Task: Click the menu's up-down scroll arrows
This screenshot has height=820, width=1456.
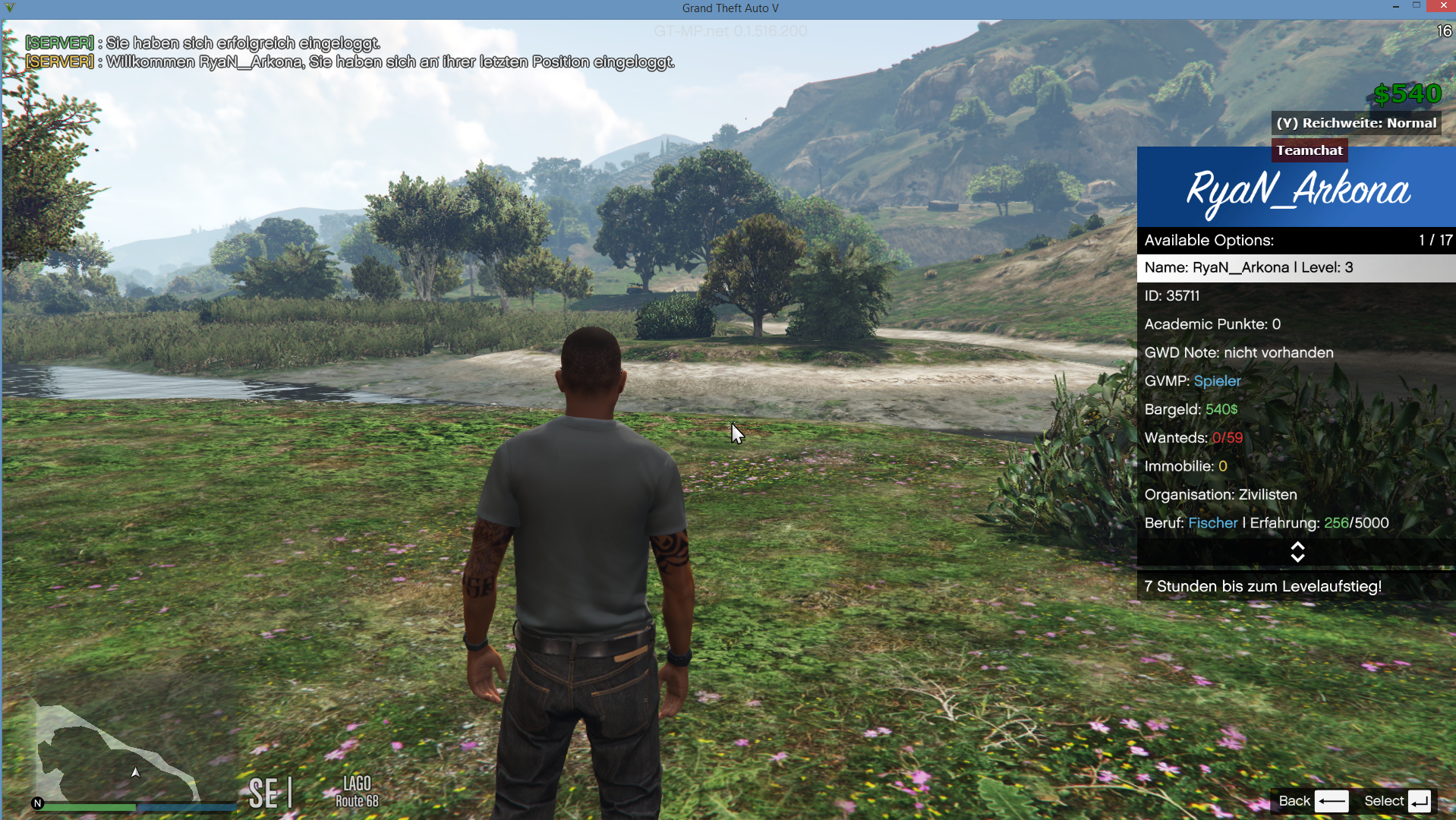Action: tap(1297, 552)
